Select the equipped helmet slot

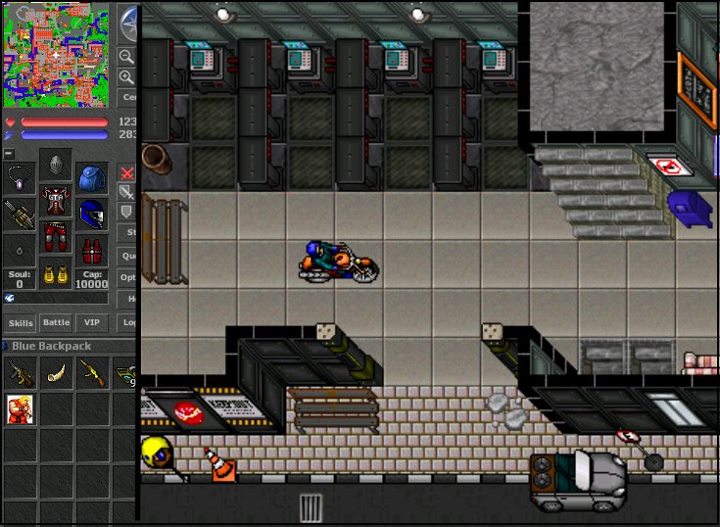tap(56, 165)
